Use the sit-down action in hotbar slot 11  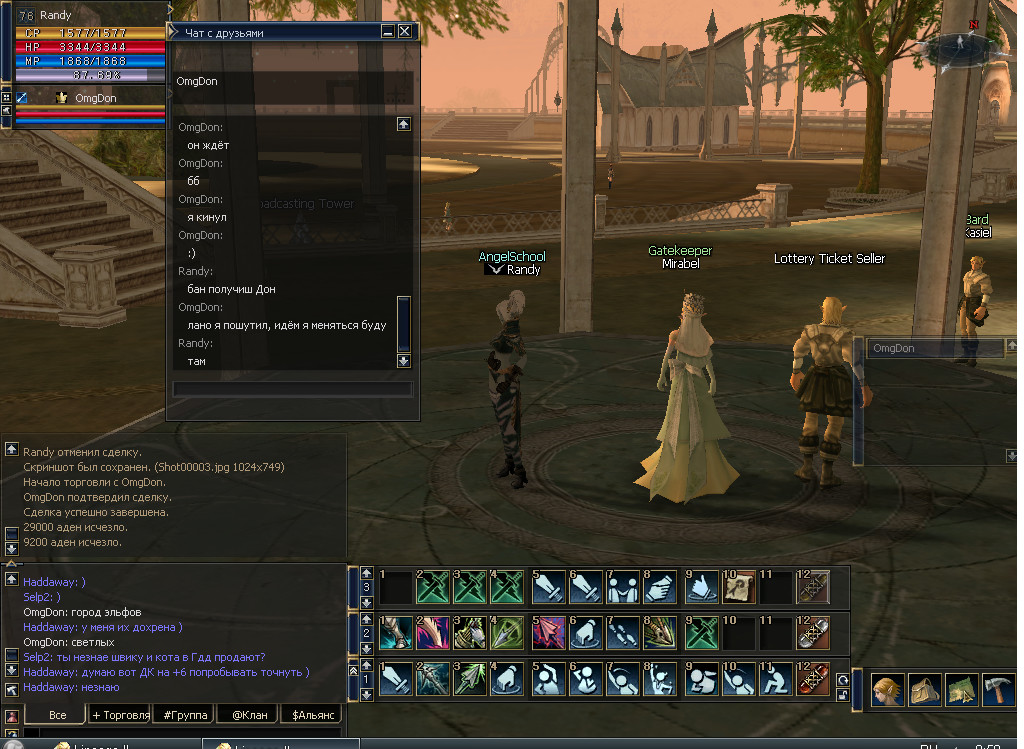[x=775, y=678]
